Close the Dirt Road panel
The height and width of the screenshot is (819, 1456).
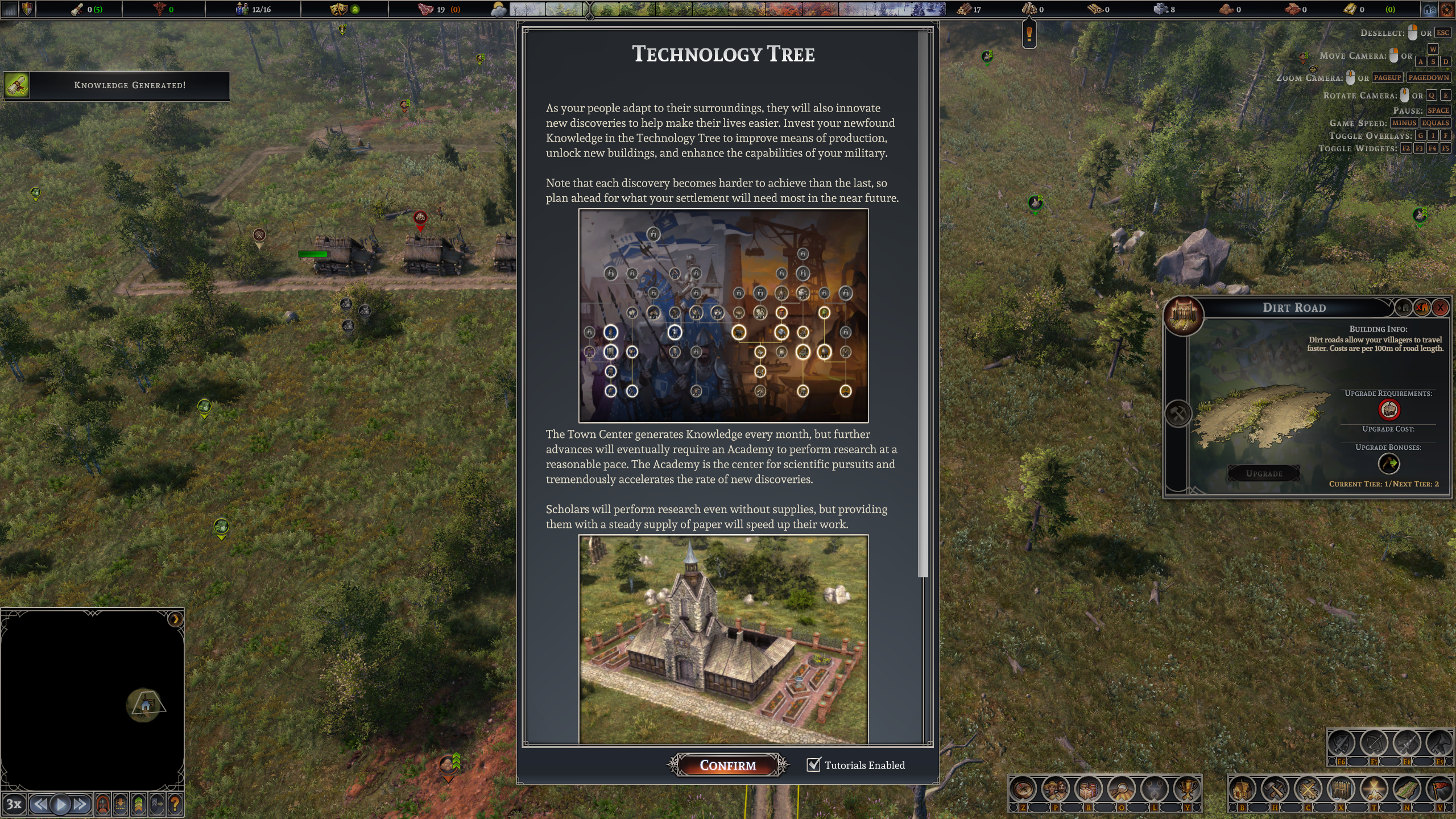(x=1440, y=308)
